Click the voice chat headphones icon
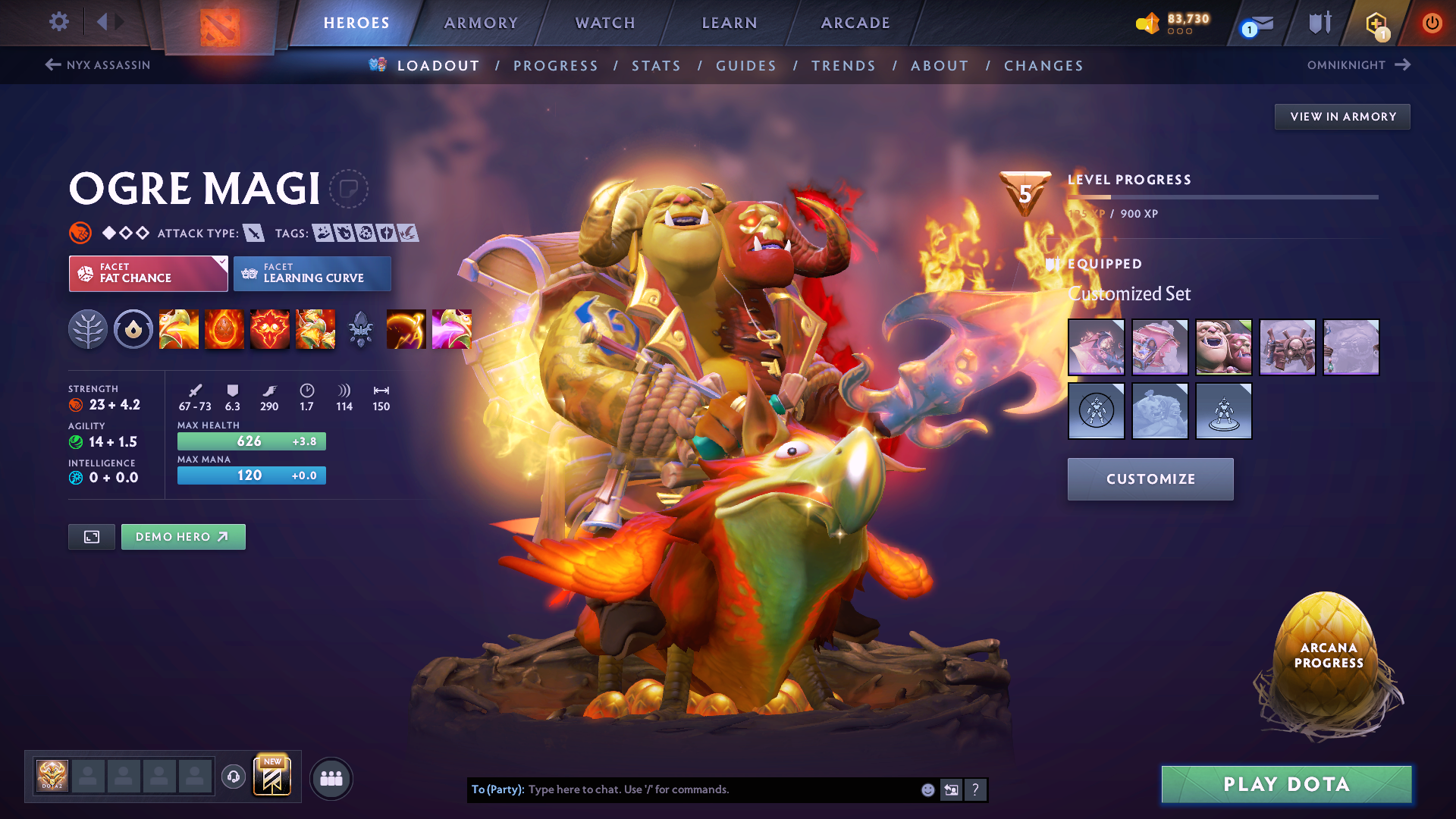Screen dimensions: 1456x819 point(234,777)
